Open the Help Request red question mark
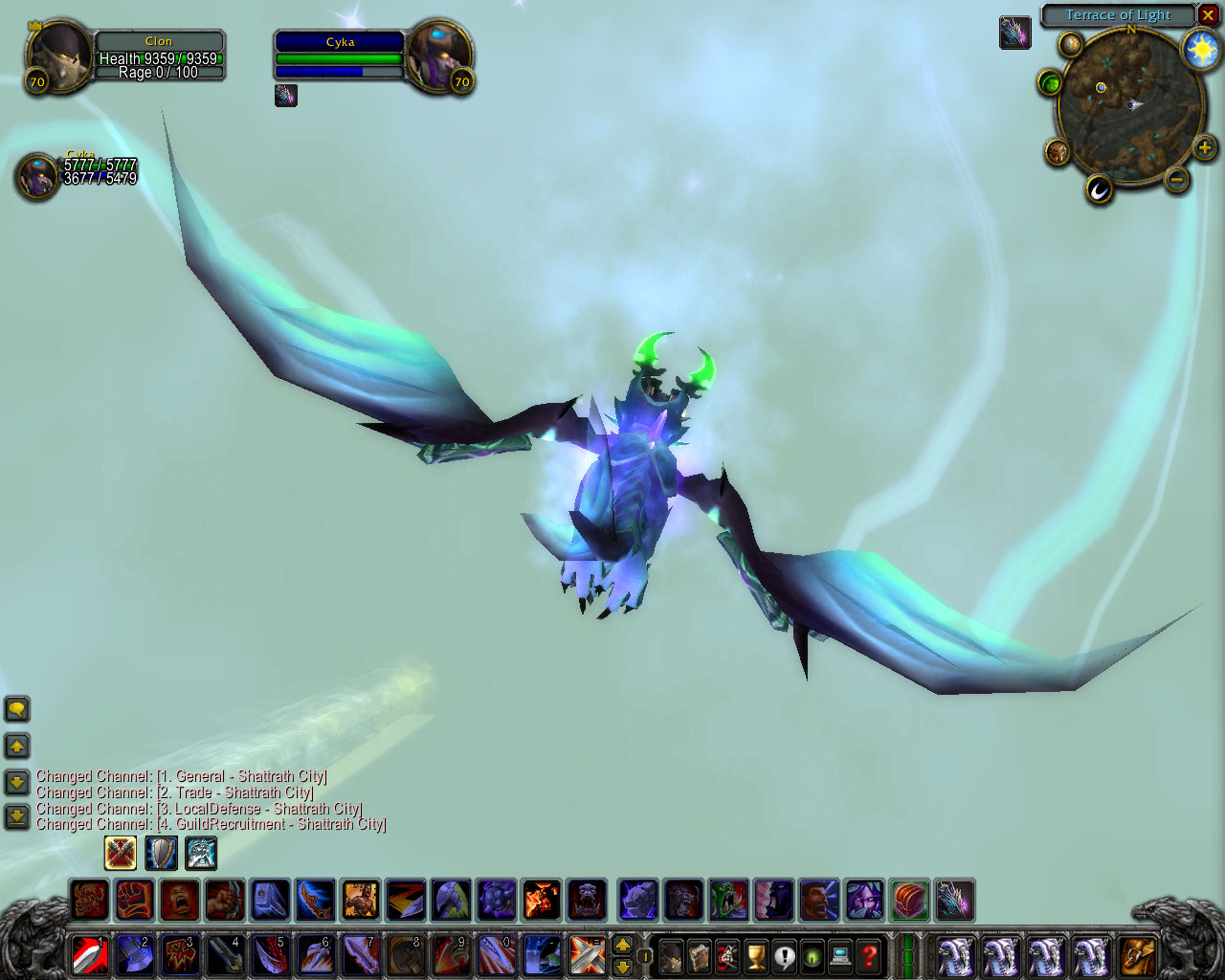 pos(869,955)
